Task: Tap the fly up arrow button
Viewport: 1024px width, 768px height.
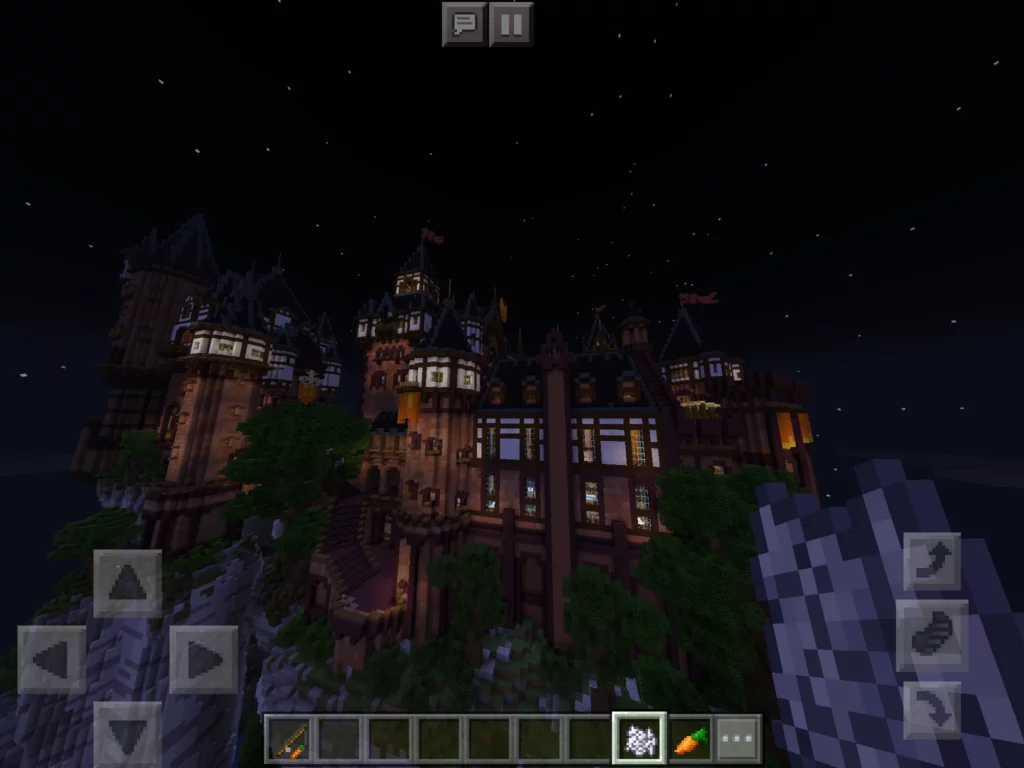Action: tap(932, 561)
